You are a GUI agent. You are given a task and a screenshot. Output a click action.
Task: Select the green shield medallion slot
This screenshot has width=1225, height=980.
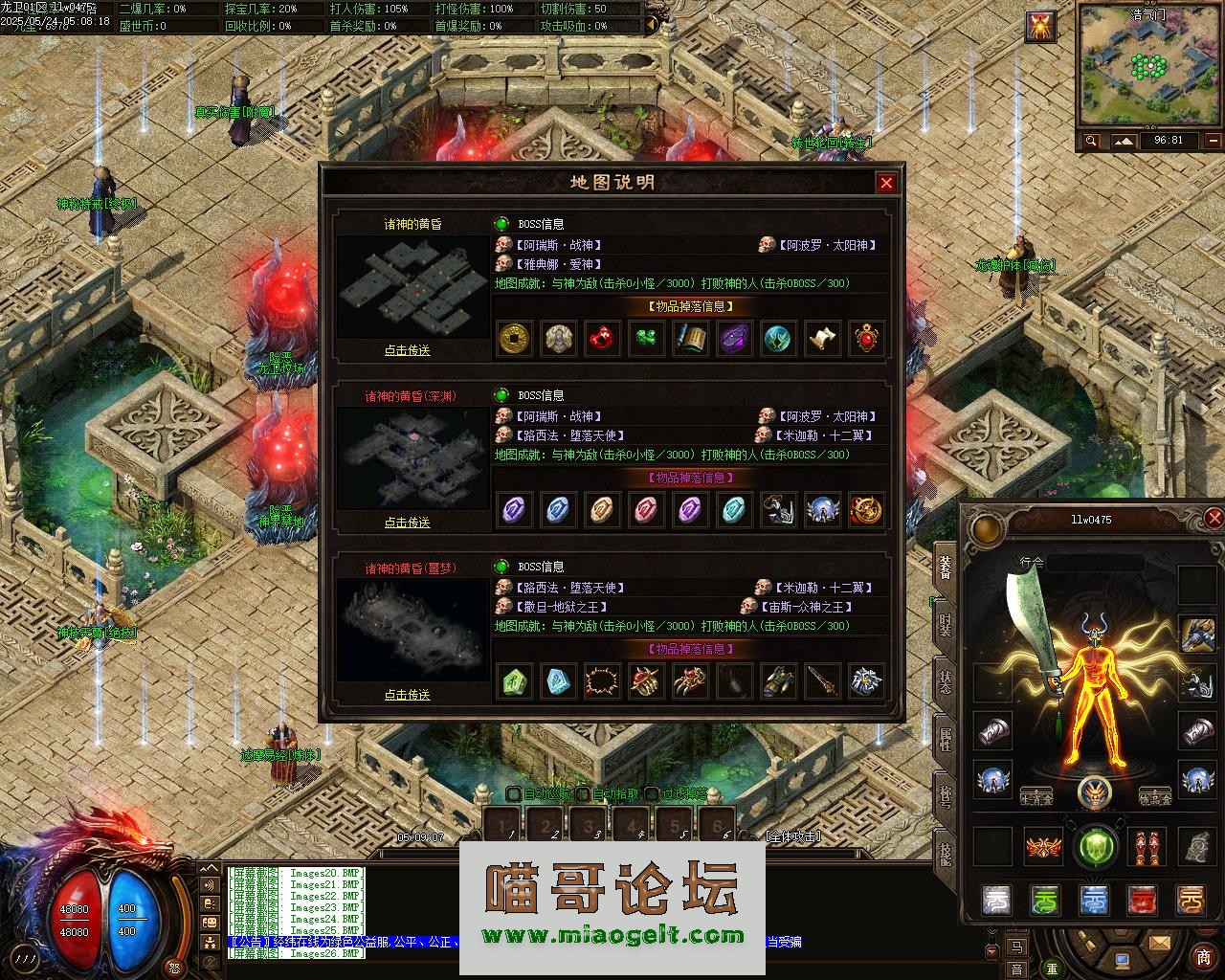tap(1096, 847)
